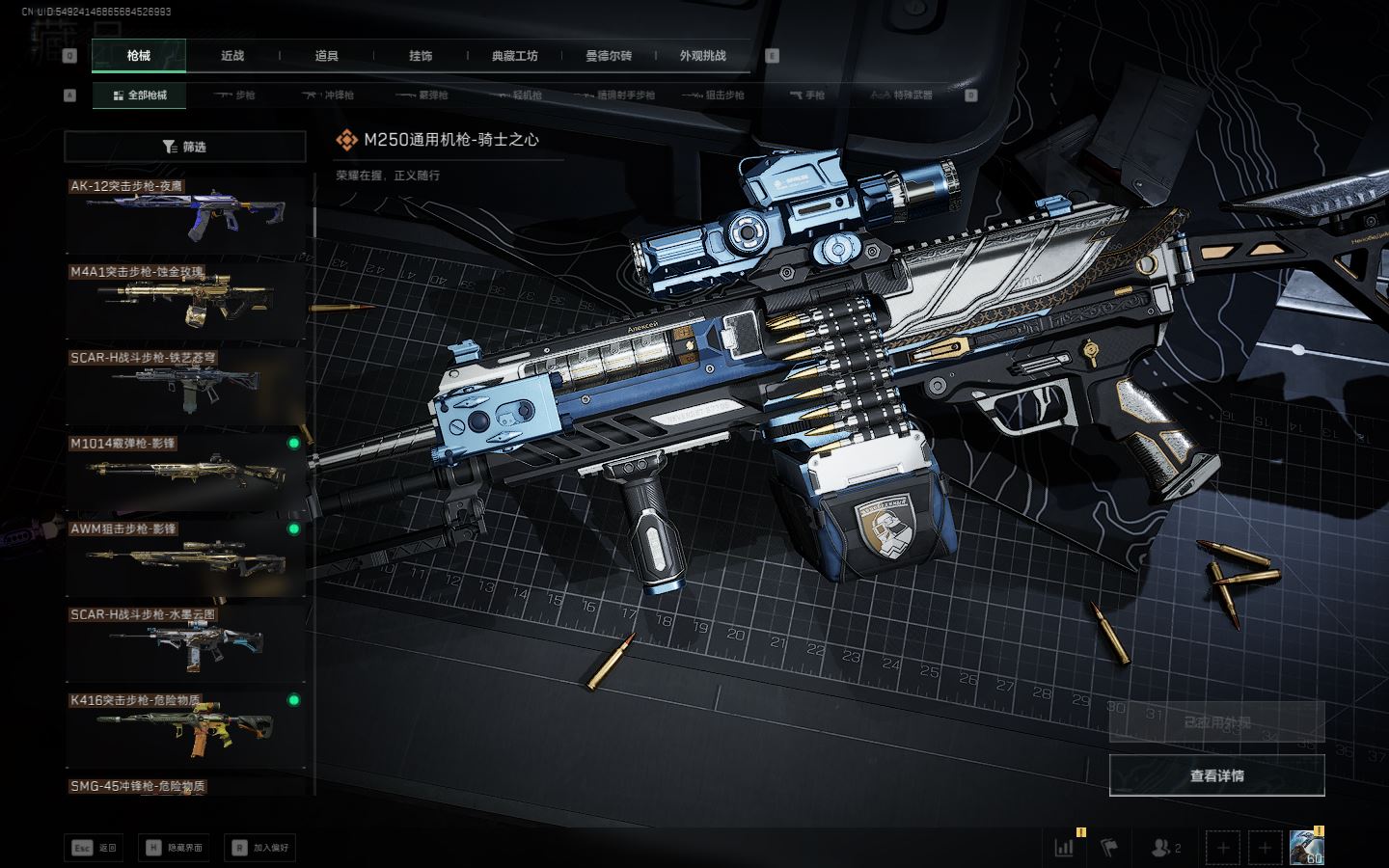Filter firearms by 冲锋枪 submachine guns

point(328,95)
